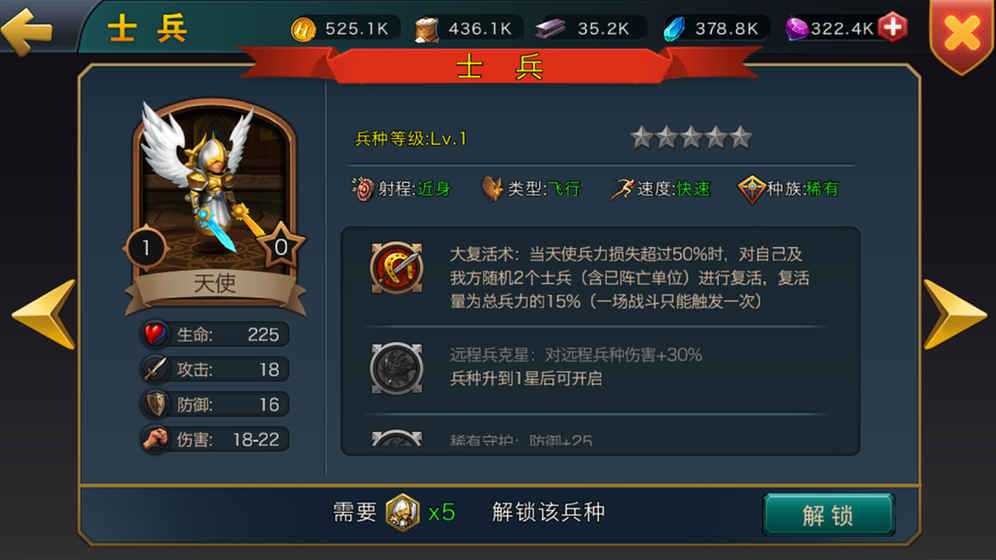
Task: Tap the purple gem resource icon
Action: (796, 29)
